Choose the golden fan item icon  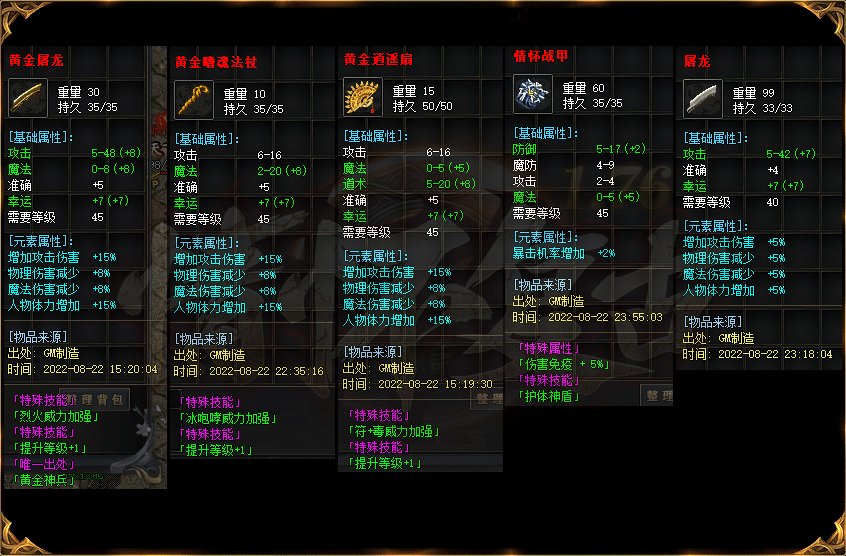pos(361,98)
